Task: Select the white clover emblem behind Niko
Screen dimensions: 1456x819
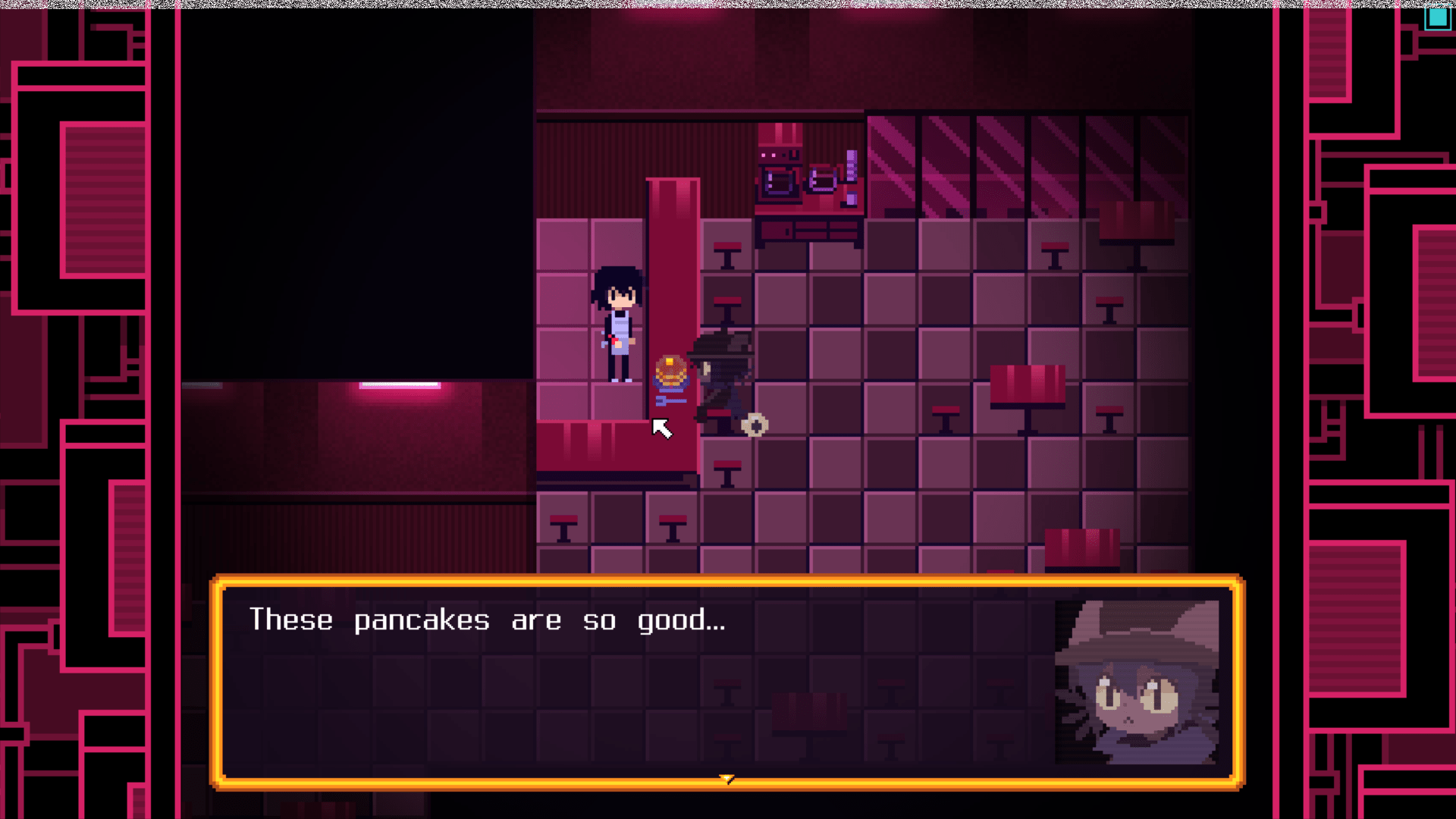Action: coord(755,425)
